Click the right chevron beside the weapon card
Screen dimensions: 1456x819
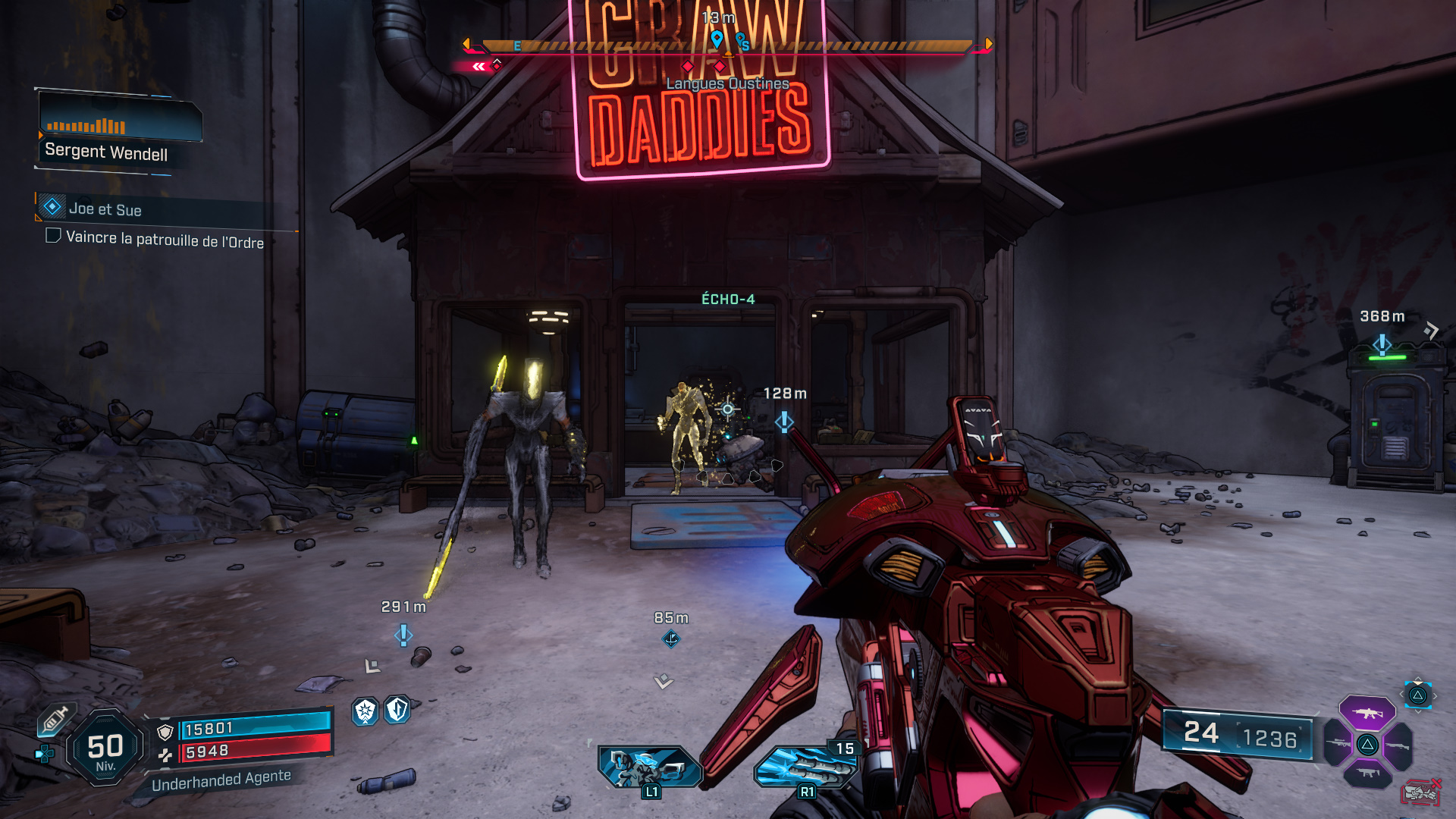(1436, 695)
